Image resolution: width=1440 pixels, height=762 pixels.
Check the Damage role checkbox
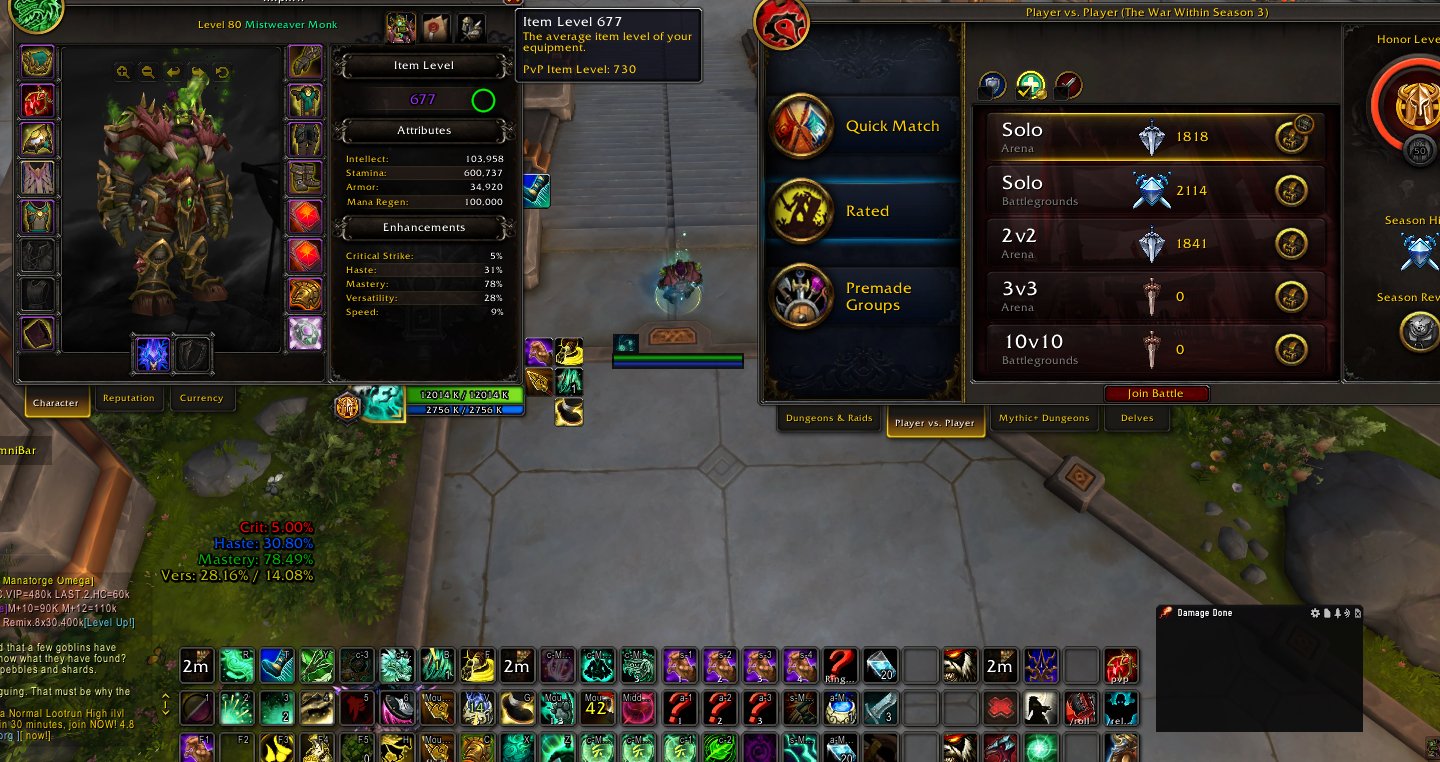1062,93
